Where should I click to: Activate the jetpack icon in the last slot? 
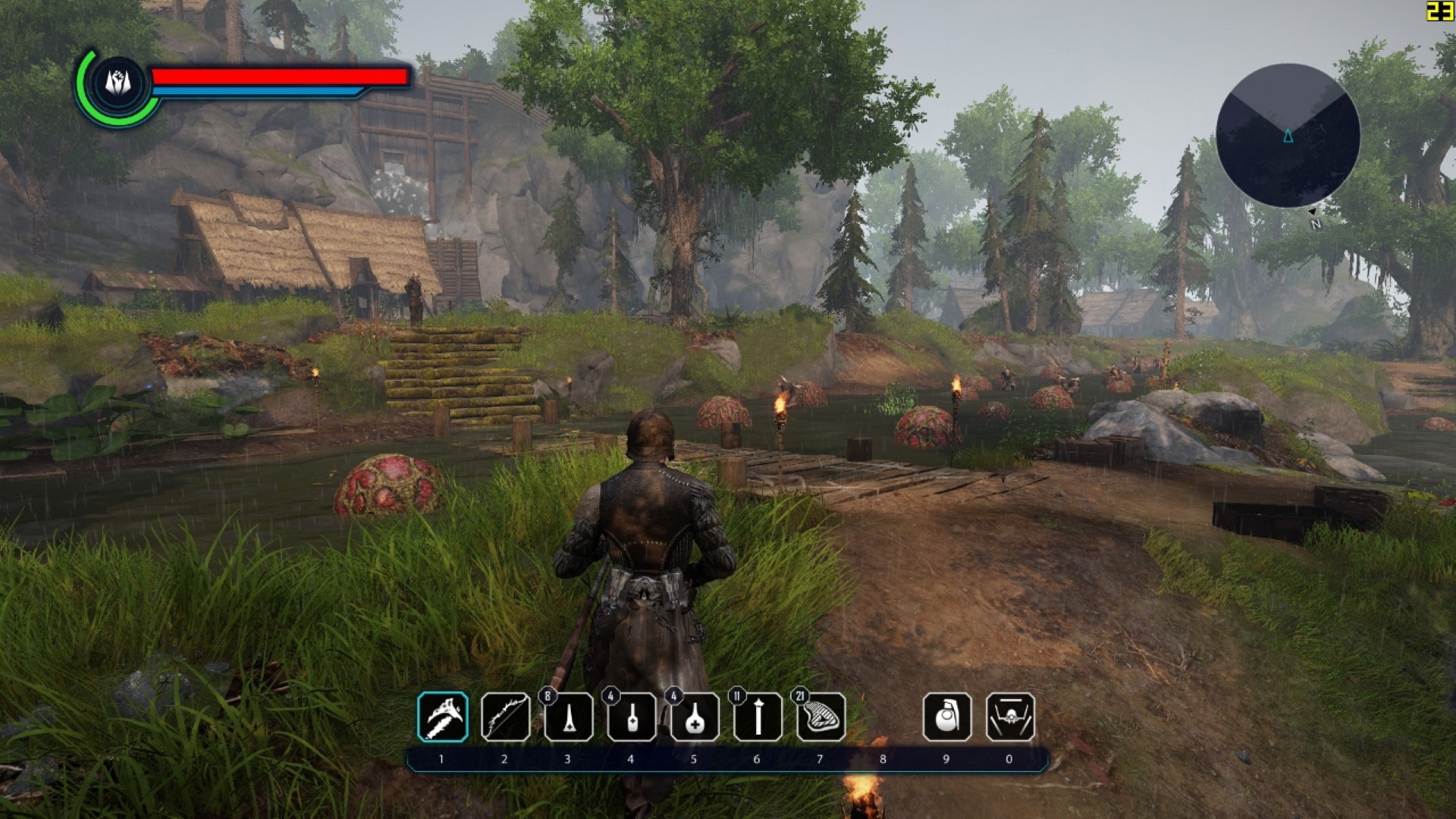click(x=1010, y=717)
